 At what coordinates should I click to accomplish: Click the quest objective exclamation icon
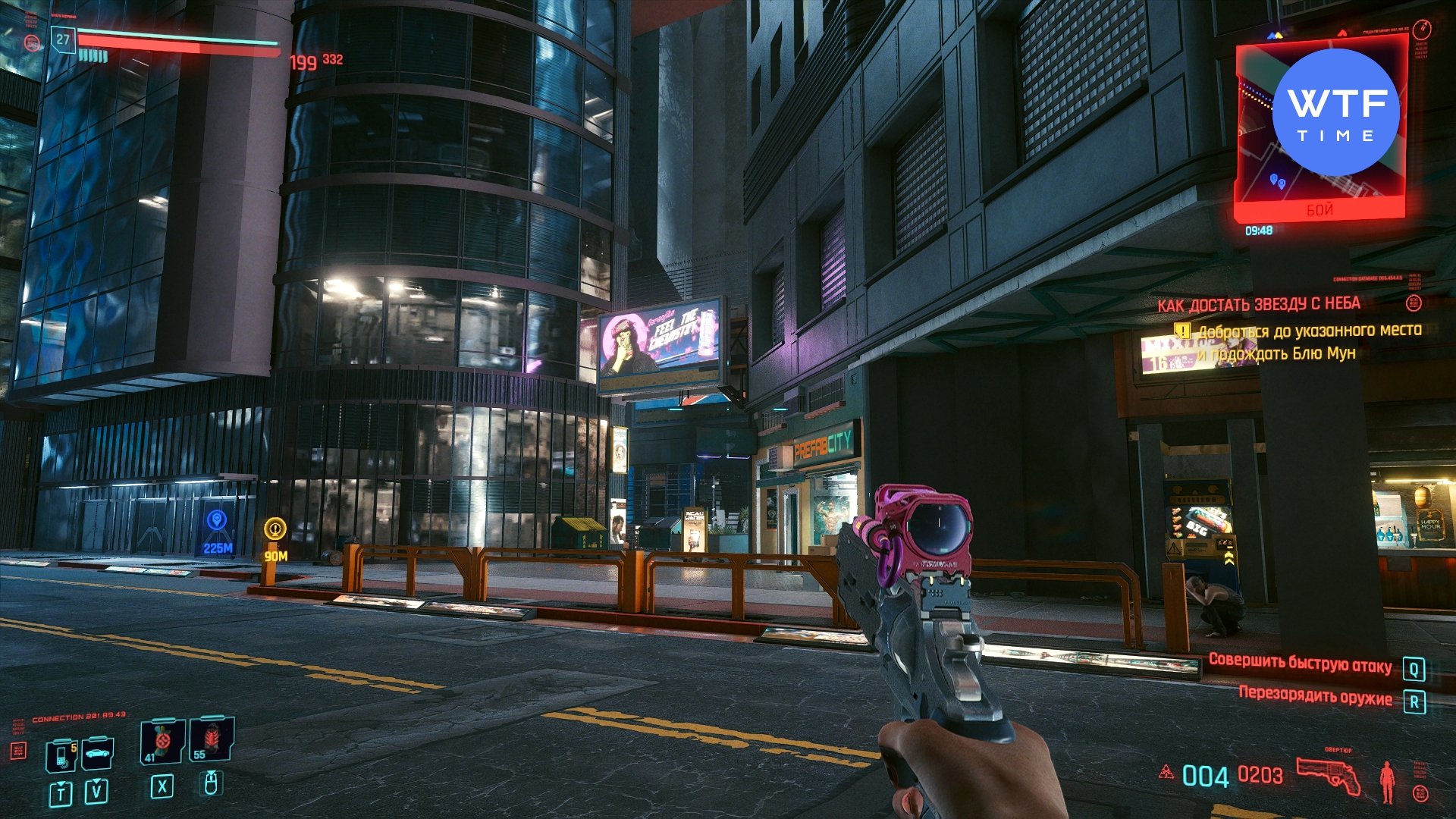(1181, 331)
